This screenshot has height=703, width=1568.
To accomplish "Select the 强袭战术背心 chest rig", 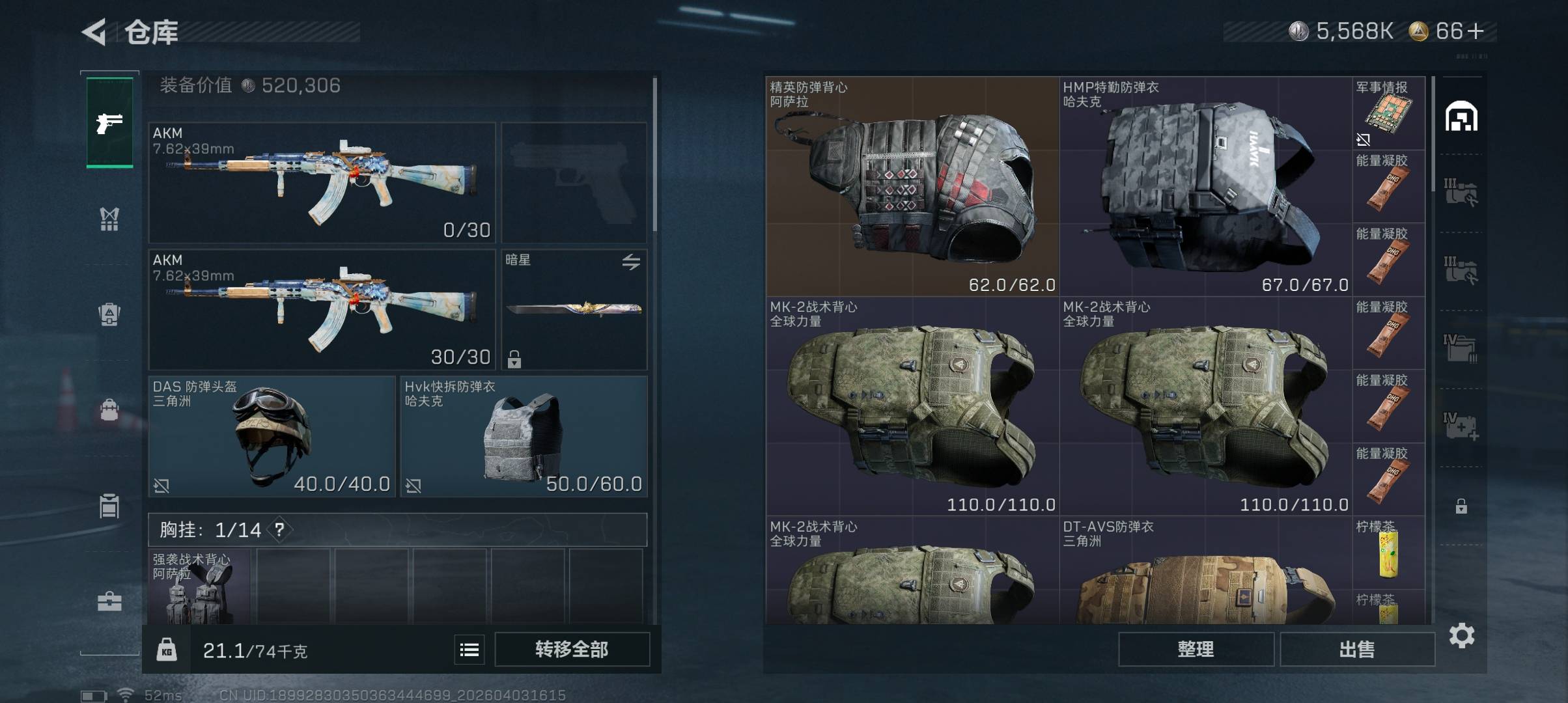I will tap(199, 587).
